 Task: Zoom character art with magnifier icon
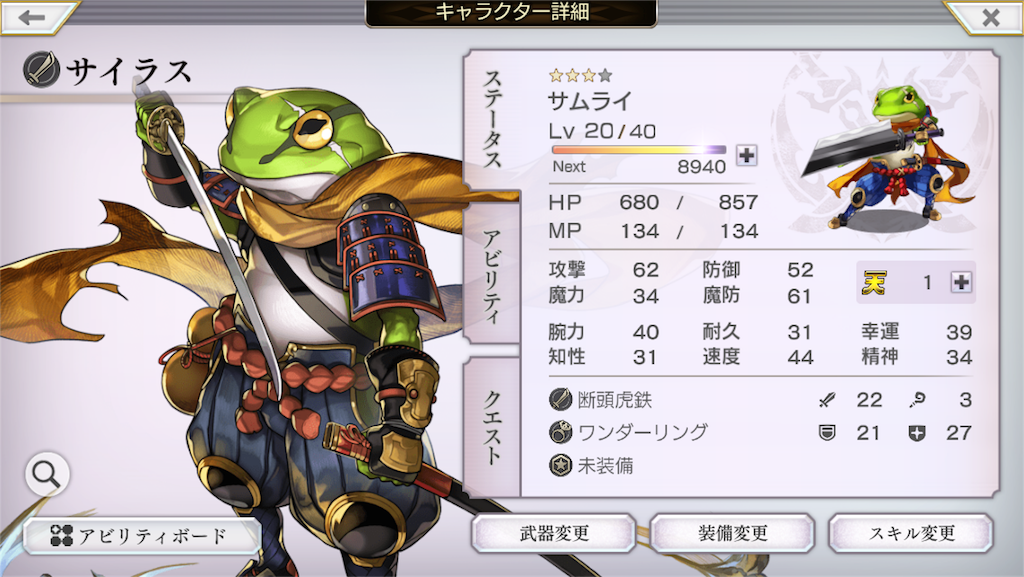coord(47,475)
